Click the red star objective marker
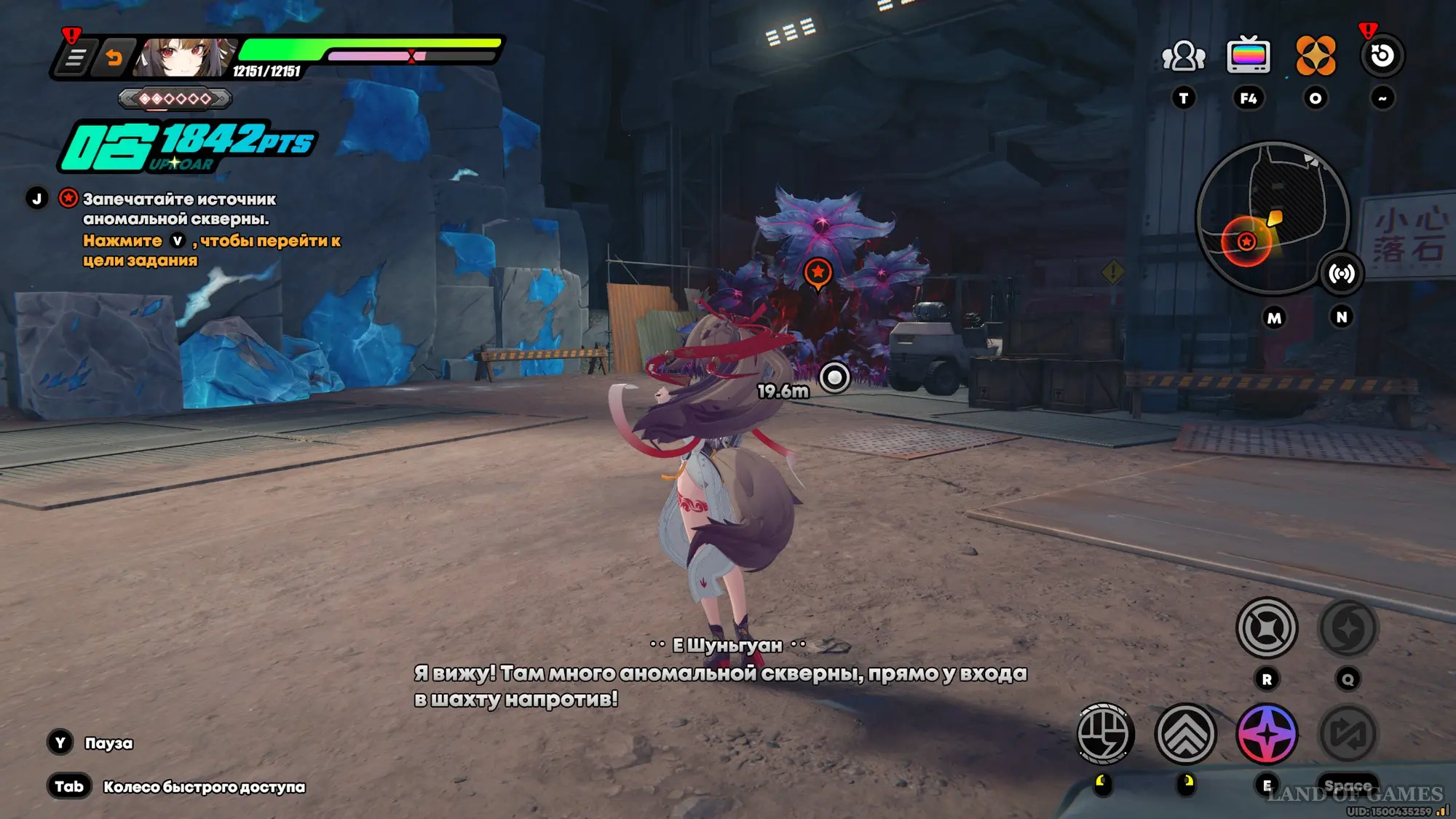1456x819 pixels. (818, 273)
